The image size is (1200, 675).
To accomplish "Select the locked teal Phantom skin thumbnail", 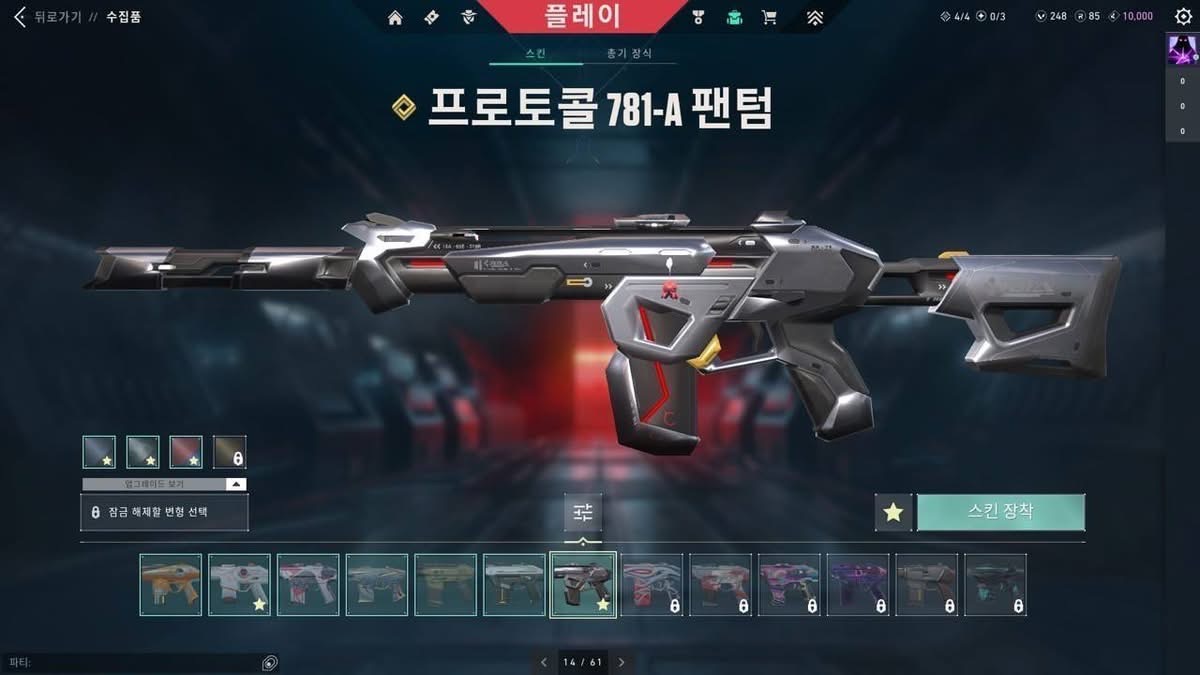I will tap(995, 585).
